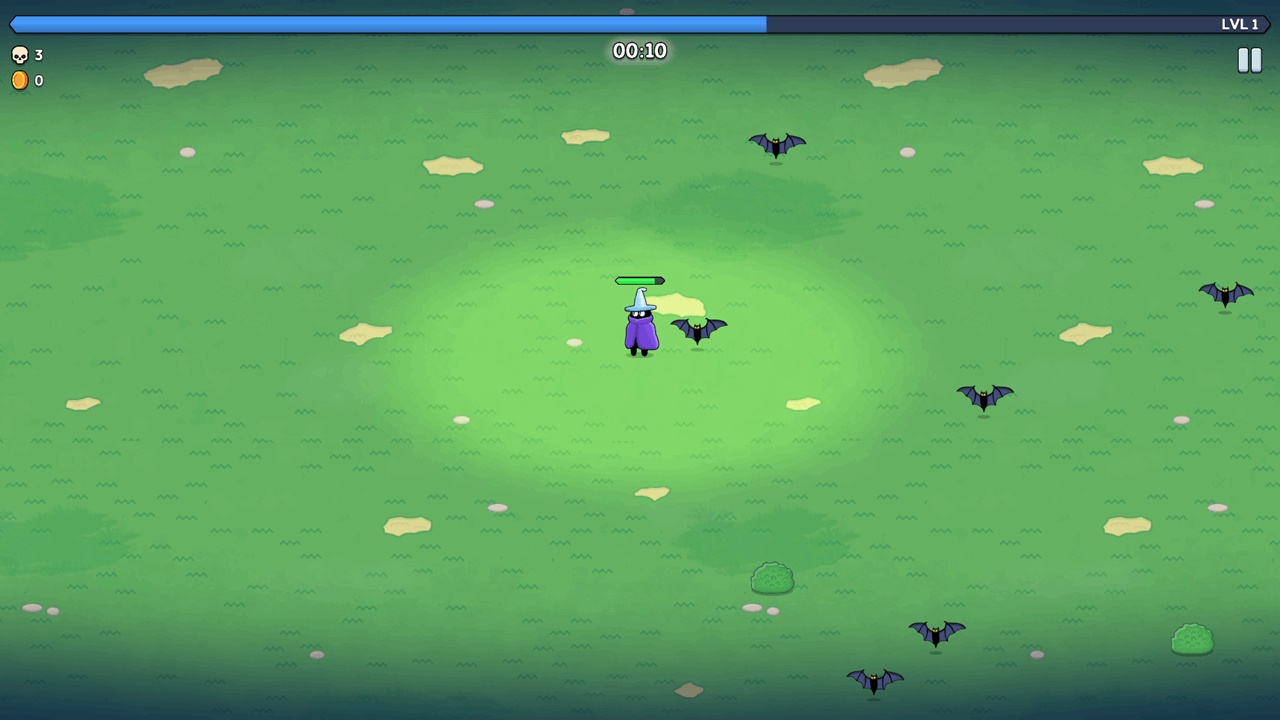Image resolution: width=1280 pixels, height=720 pixels.
Task: Click the gold coin currency icon
Action: [x=20, y=80]
